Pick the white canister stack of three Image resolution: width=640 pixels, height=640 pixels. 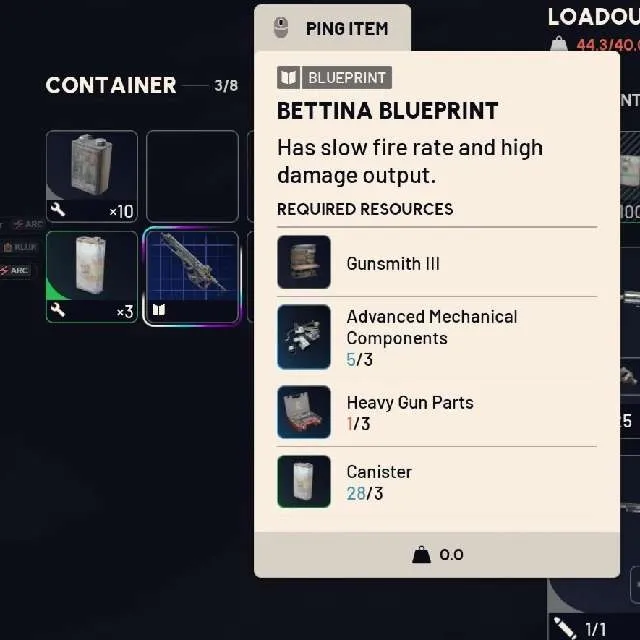pyautogui.click(x=92, y=277)
